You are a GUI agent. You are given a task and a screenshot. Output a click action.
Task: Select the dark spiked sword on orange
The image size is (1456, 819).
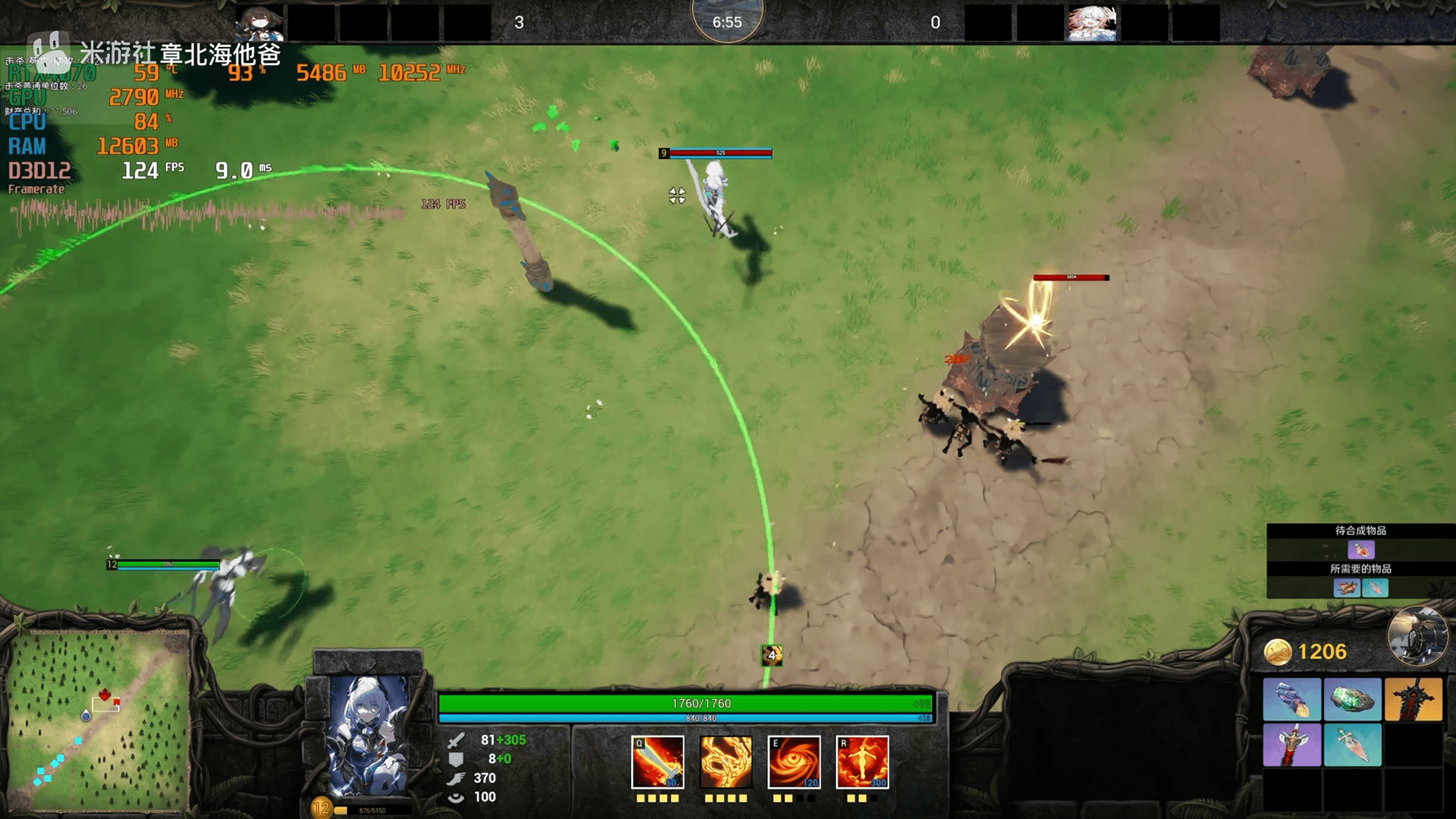(1413, 699)
